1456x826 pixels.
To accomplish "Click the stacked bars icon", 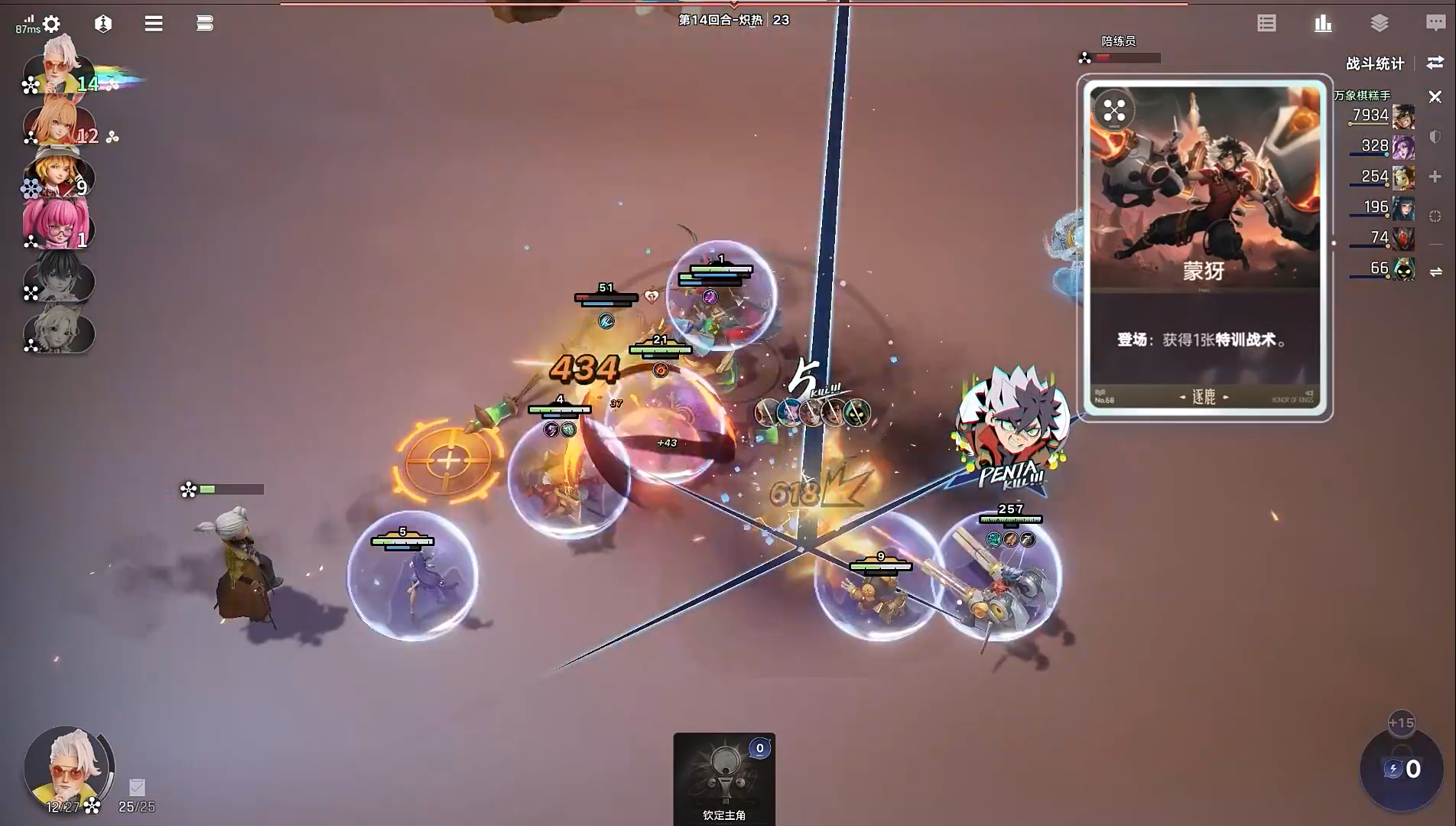I will tap(204, 24).
